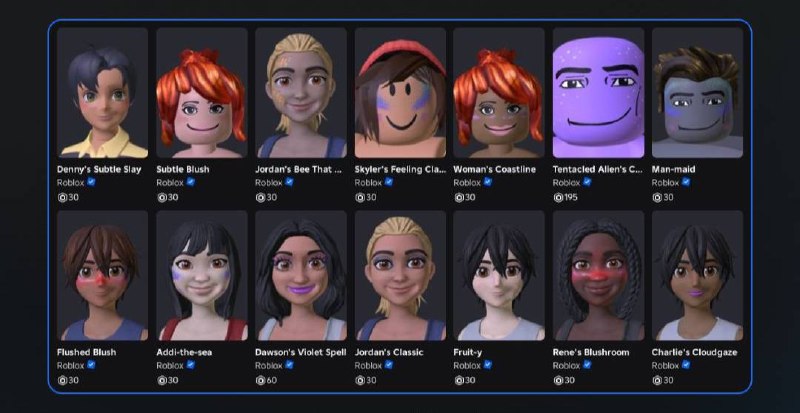Select Jordan's Classic face item
Screen dimensions: 800x413
(x=400, y=275)
